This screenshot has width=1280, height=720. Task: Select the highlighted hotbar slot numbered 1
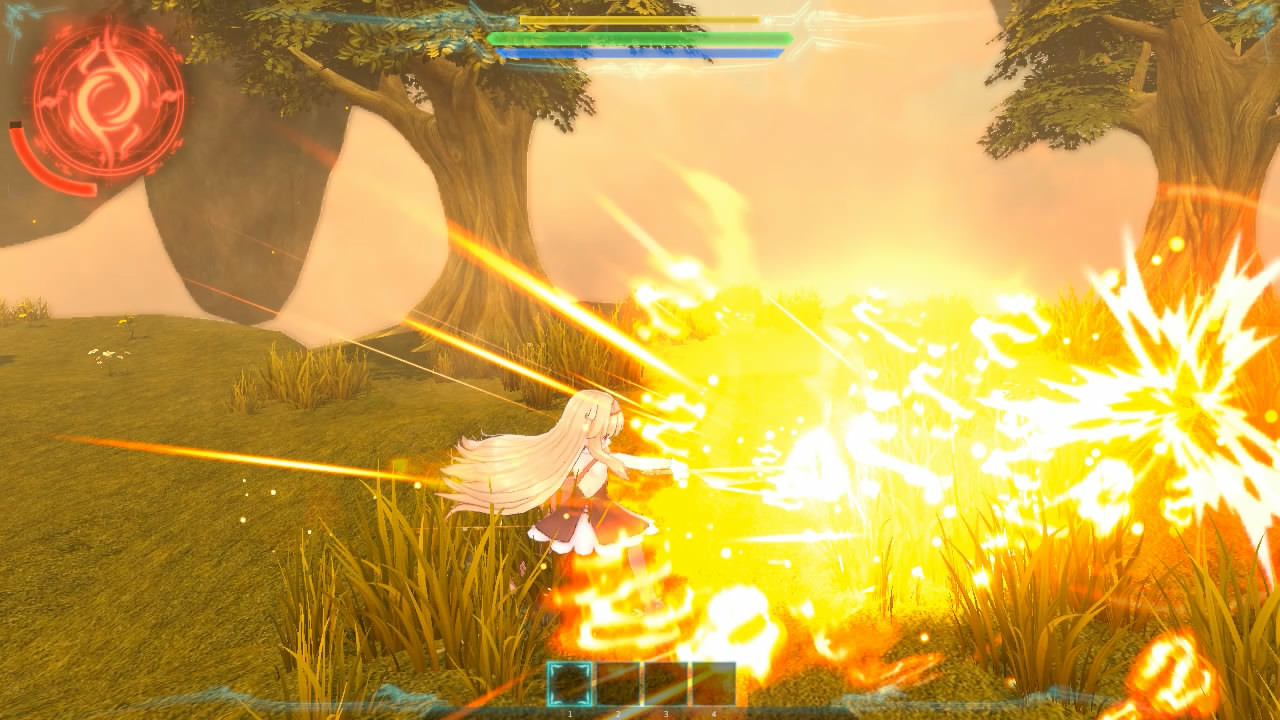570,684
